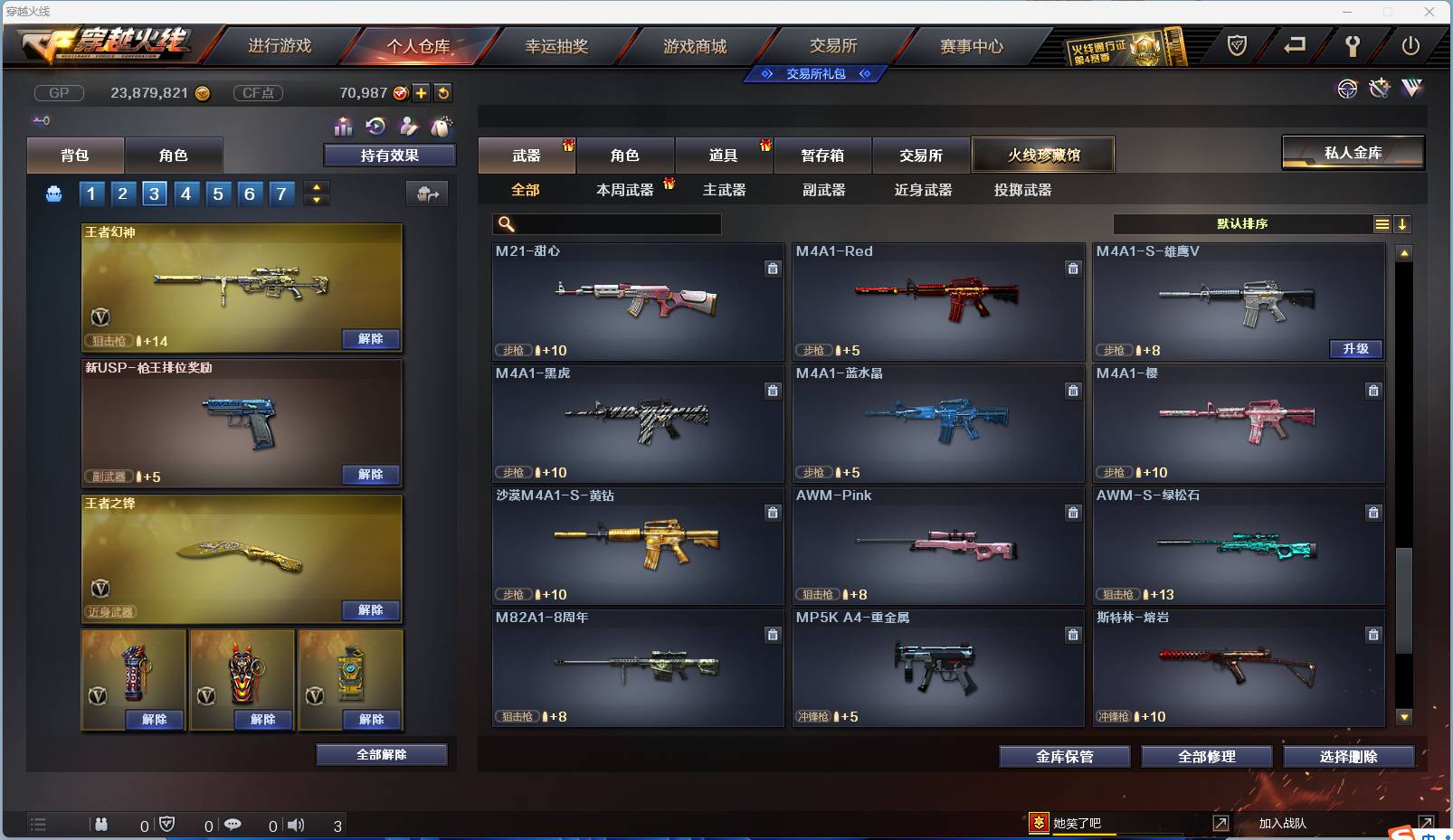The height and width of the screenshot is (840, 1453).
Task: Click the plus icon to recharge CF points
Action: 422,92
